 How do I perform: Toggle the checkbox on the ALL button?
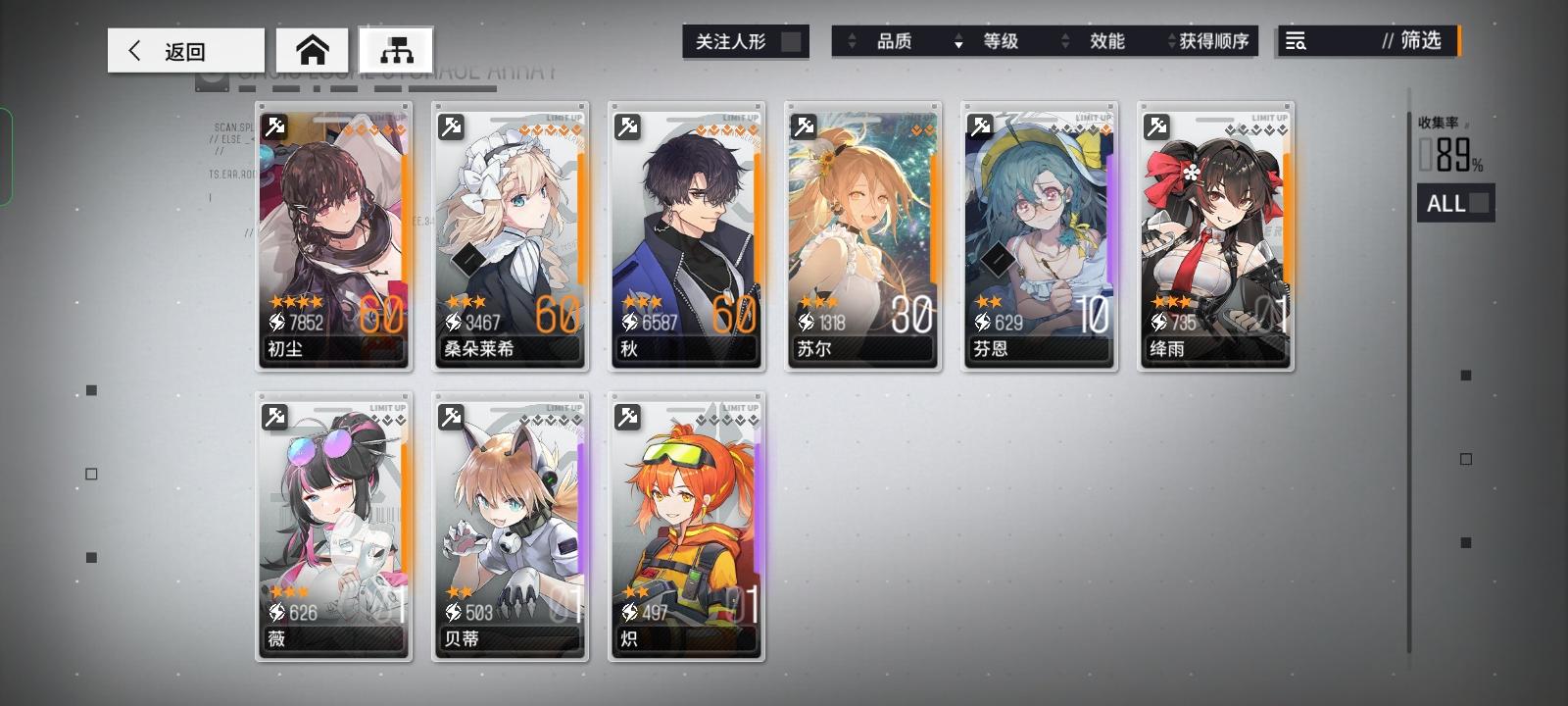click(1480, 203)
